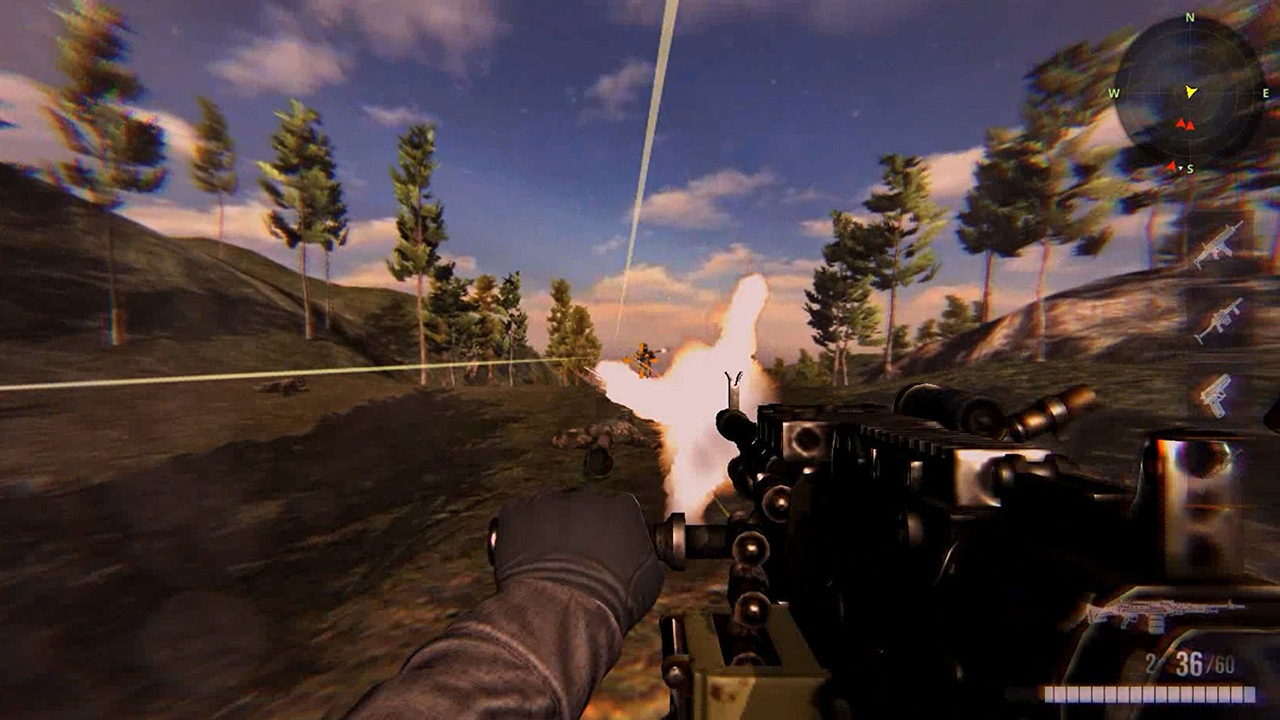Click the yellow player arrow on minimap

click(1190, 92)
